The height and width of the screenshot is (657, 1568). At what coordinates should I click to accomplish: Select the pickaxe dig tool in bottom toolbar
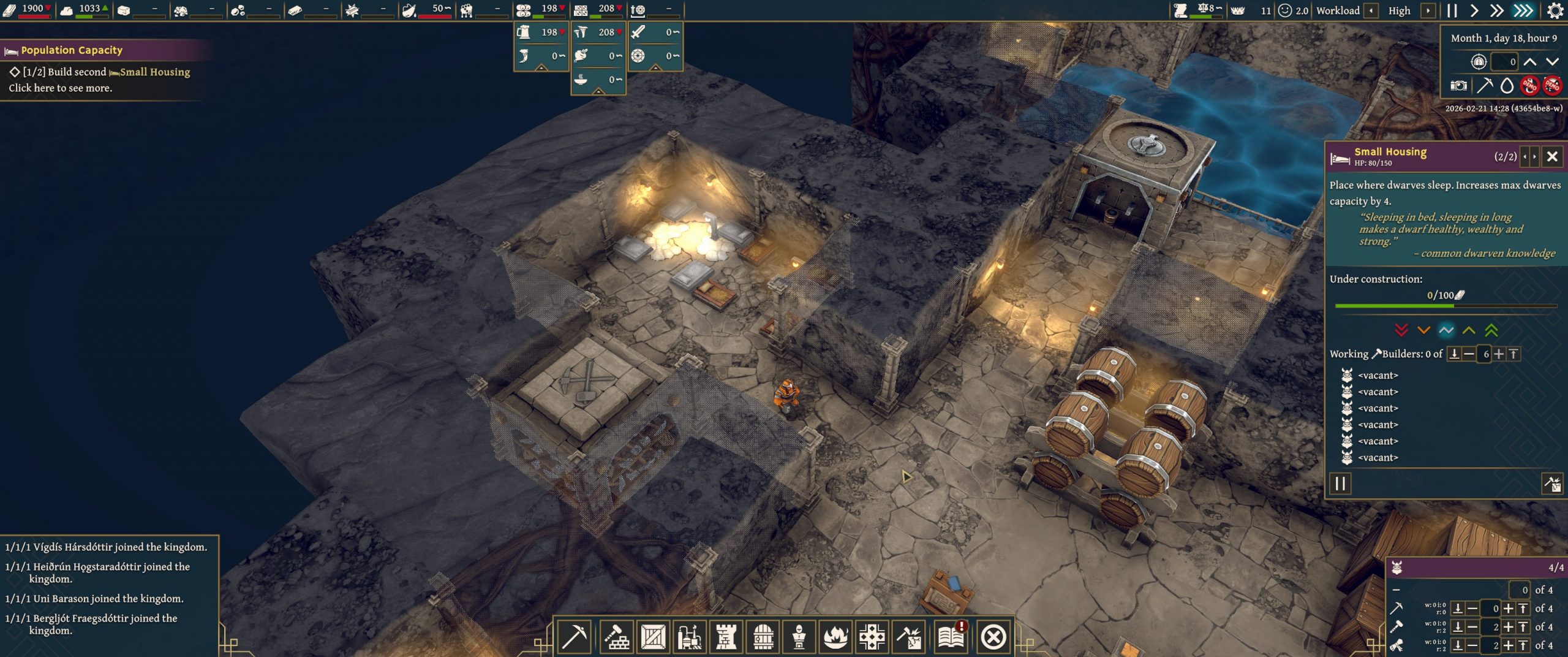(x=574, y=637)
